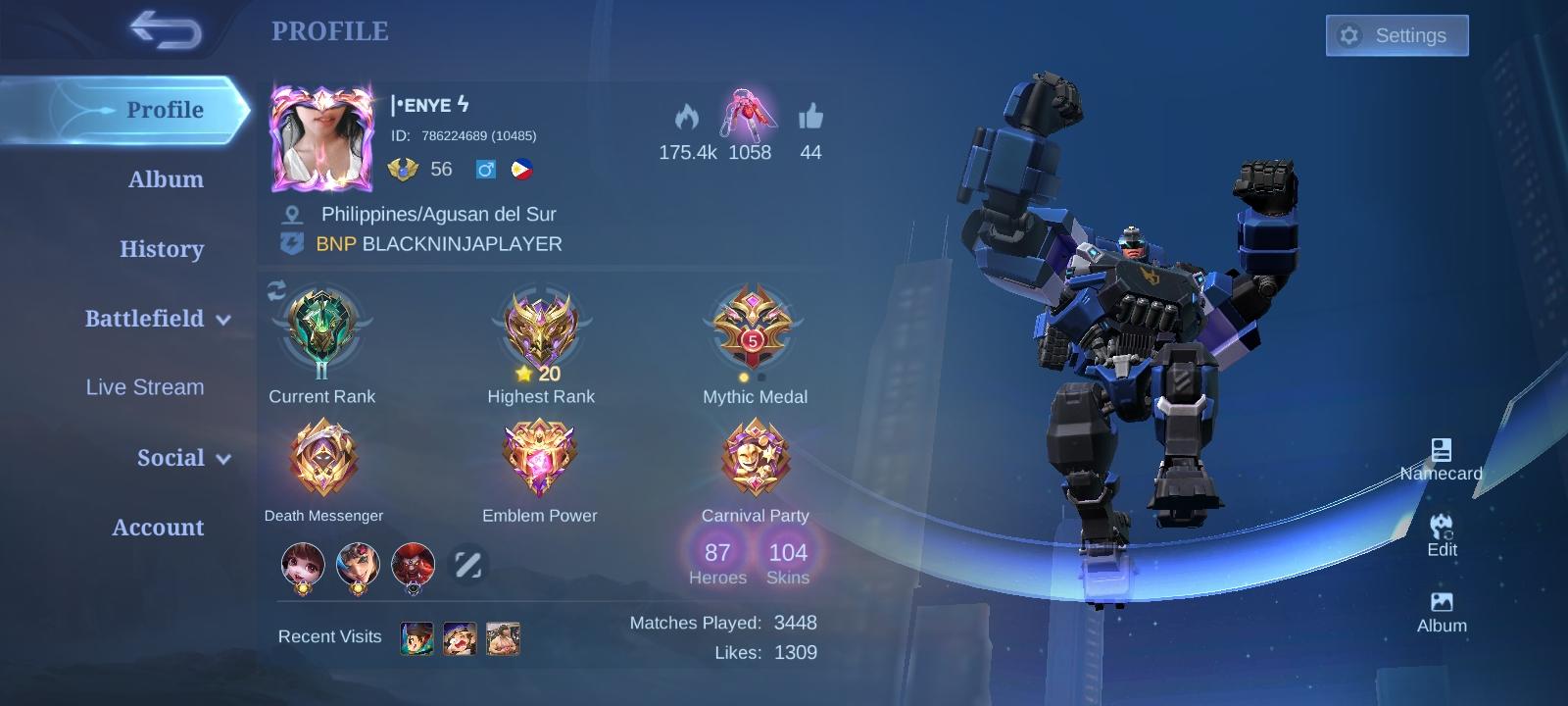Click the Edit wrench icon on the right

pos(1441,527)
